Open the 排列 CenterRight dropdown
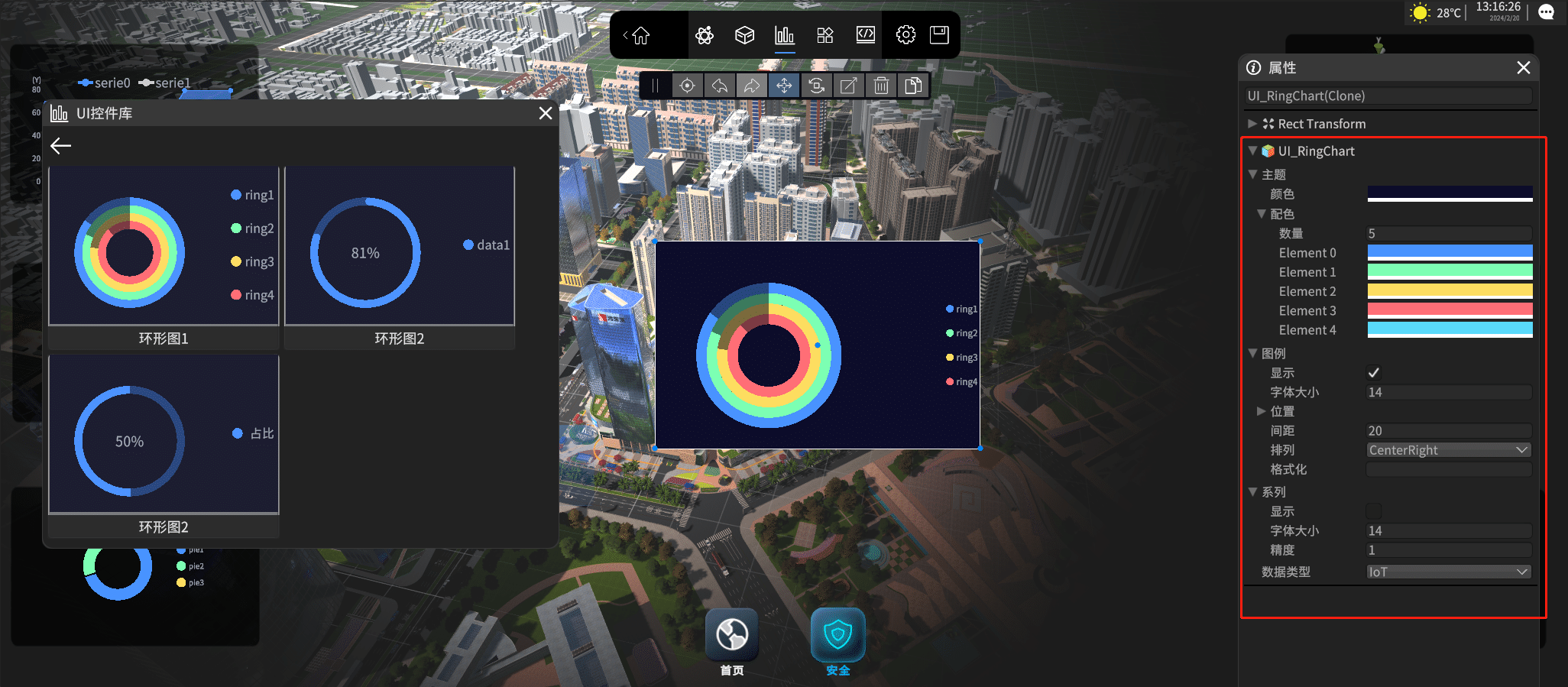The image size is (1568, 687). point(1449,450)
